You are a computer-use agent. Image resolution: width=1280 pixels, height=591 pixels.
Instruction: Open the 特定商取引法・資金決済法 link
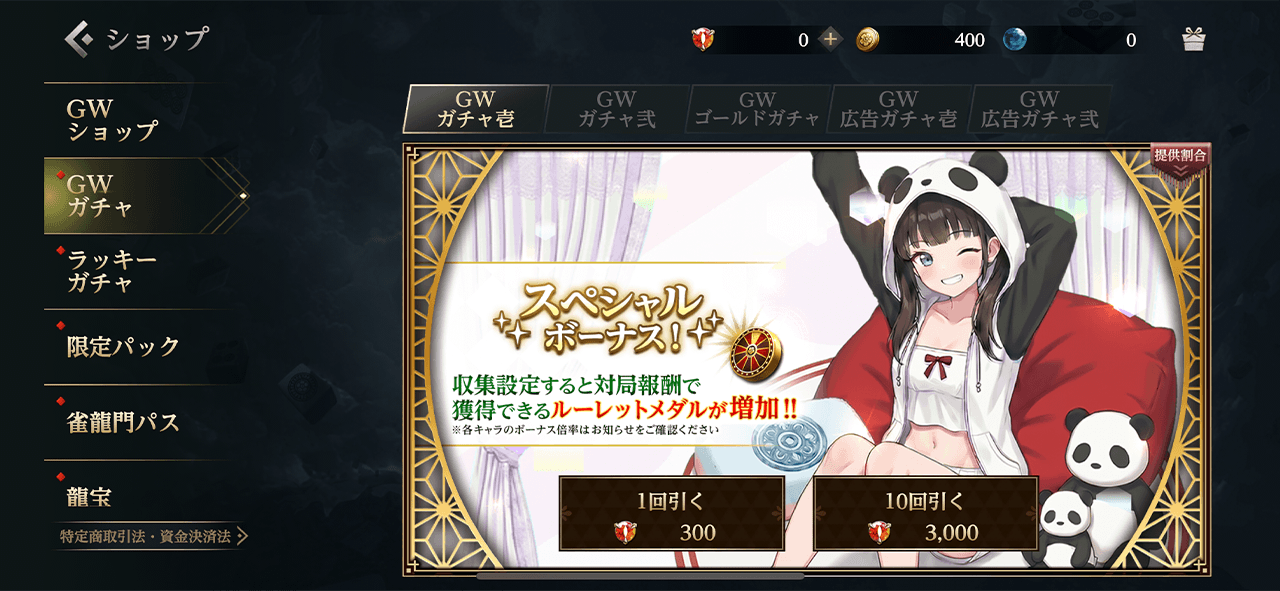click(152, 537)
